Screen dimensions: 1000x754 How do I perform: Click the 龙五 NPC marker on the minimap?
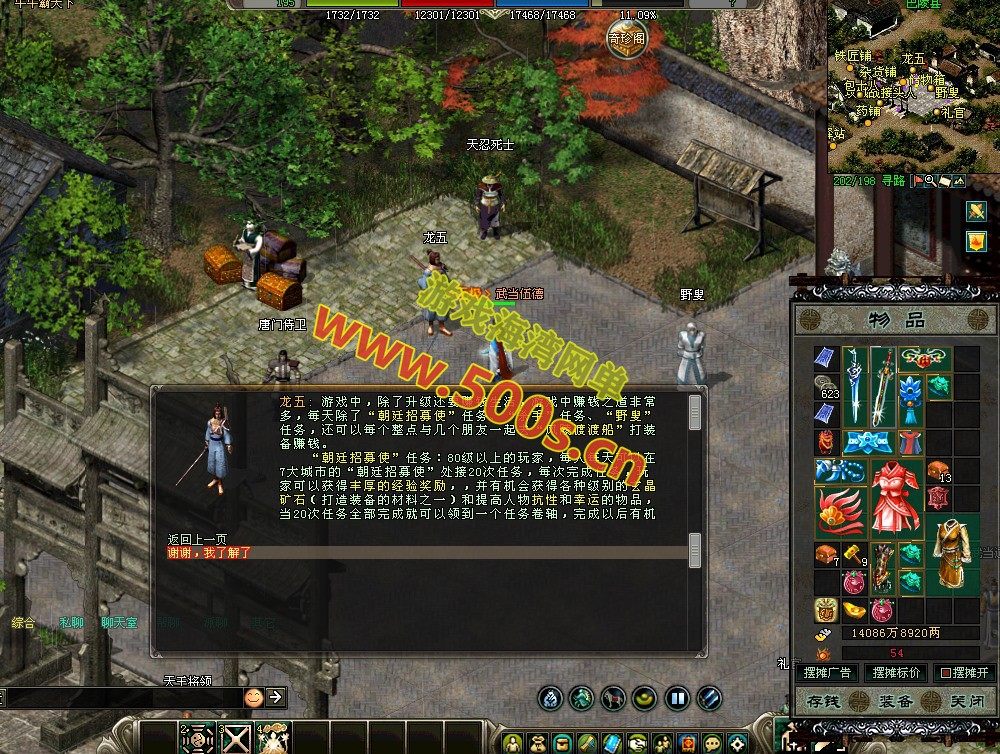click(x=913, y=59)
